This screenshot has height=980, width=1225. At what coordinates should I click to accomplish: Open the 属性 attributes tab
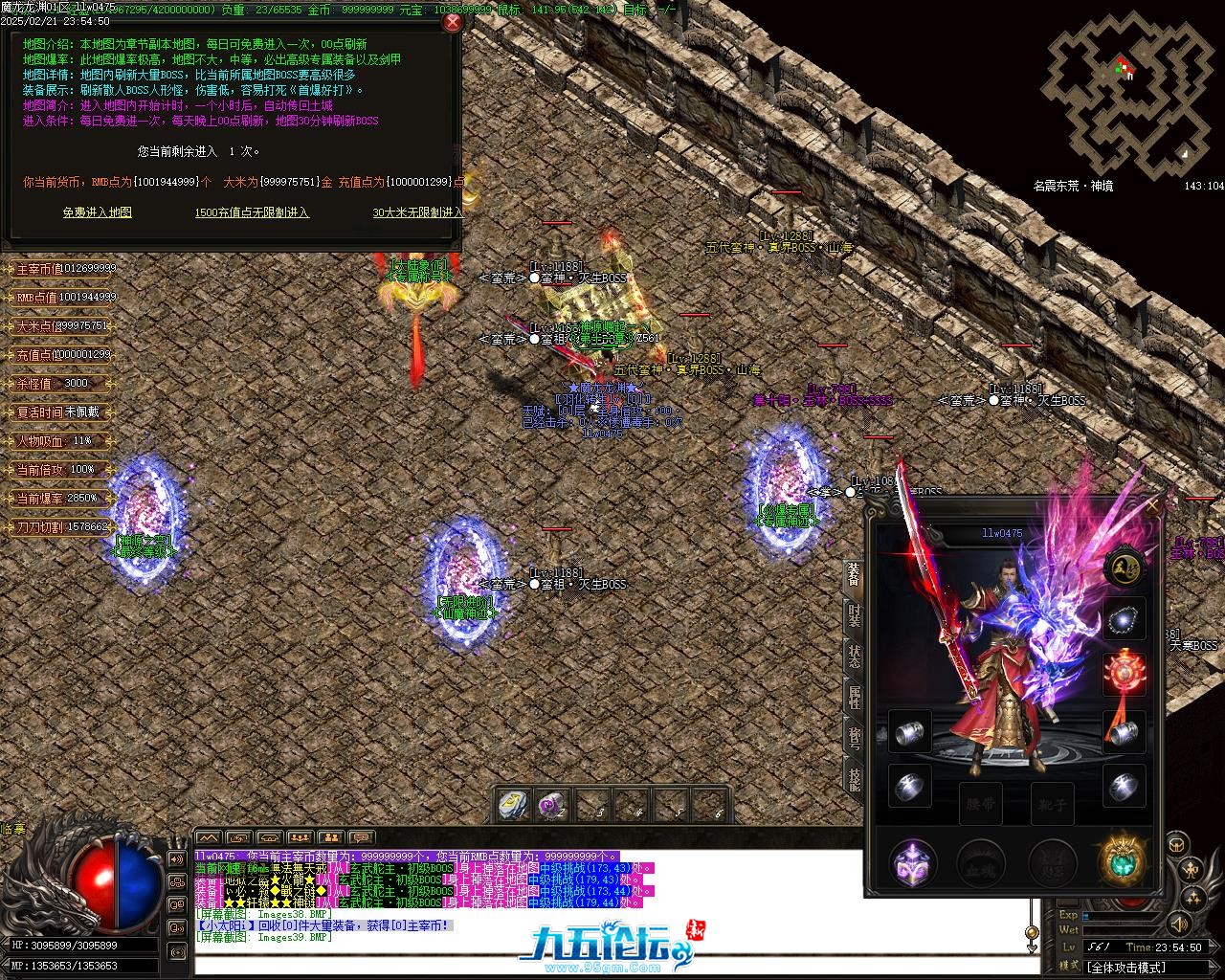pos(854,697)
